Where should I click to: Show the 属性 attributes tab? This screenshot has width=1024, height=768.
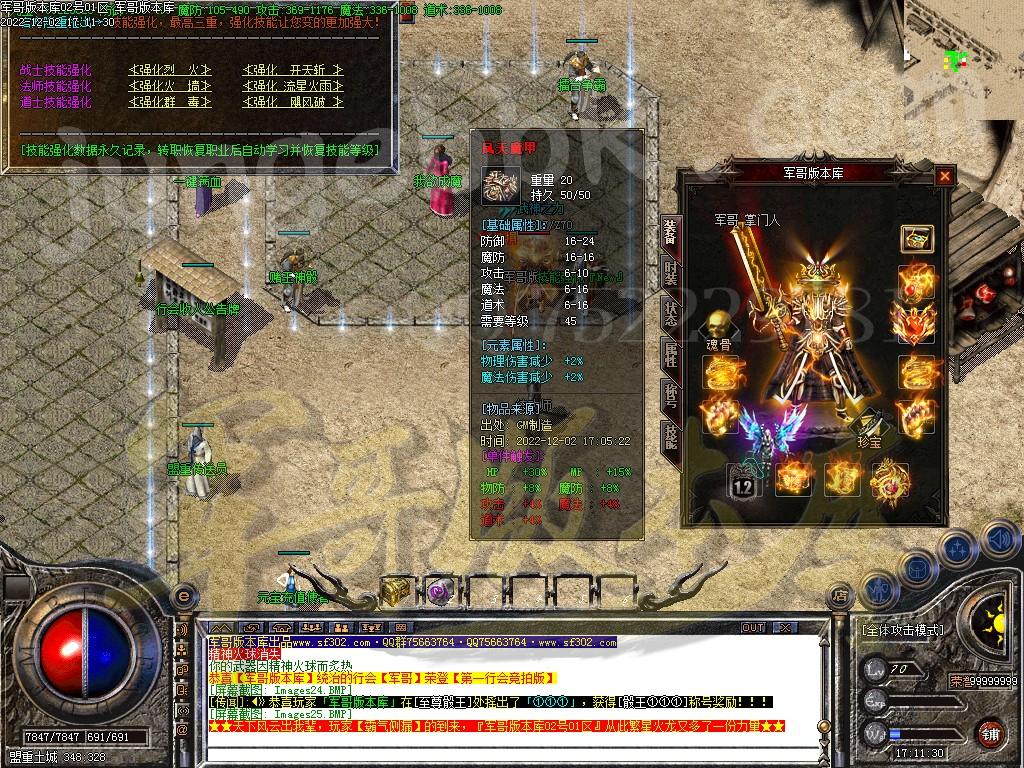pos(670,353)
